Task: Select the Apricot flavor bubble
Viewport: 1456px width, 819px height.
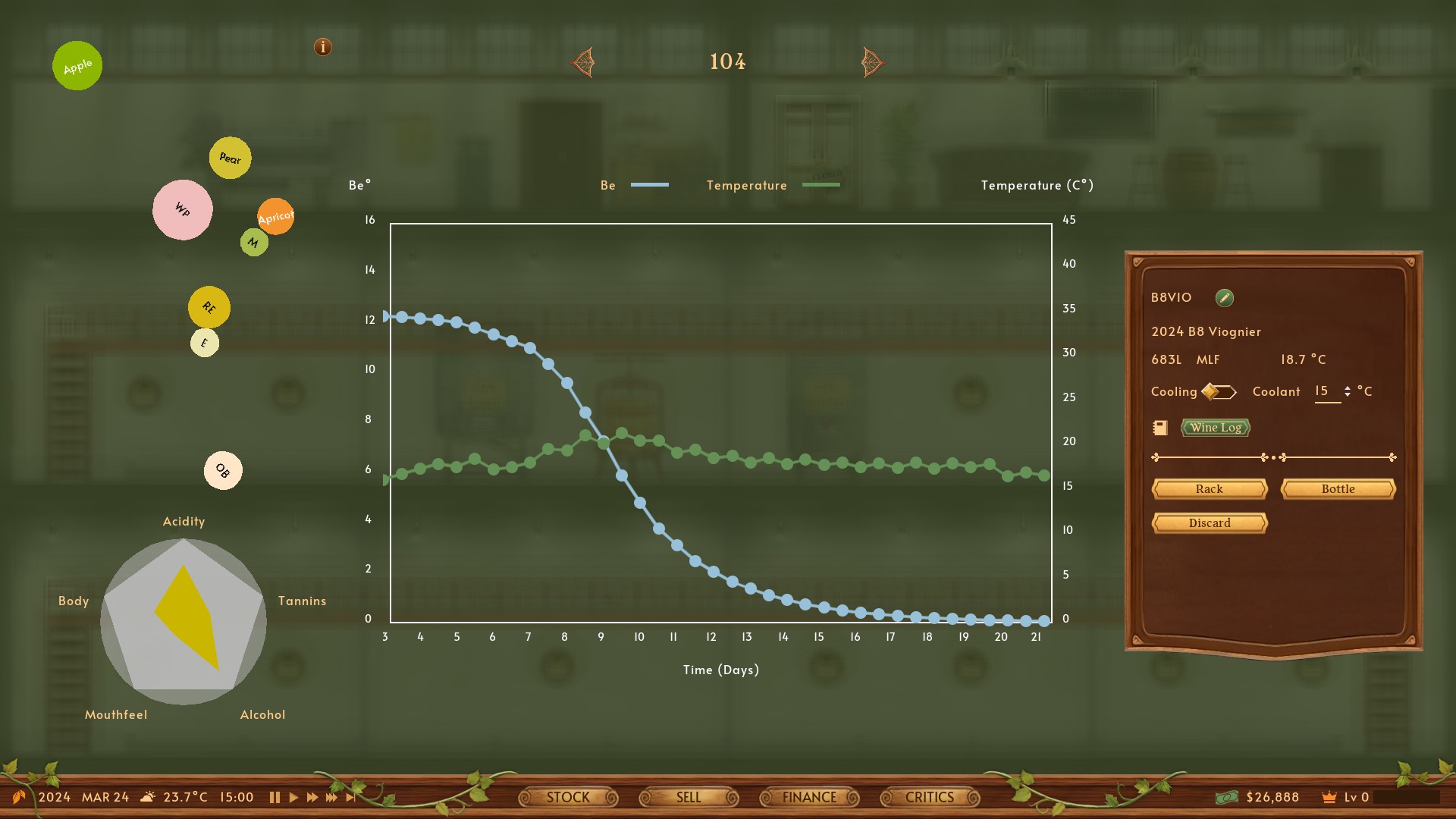Action: tap(275, 217)
